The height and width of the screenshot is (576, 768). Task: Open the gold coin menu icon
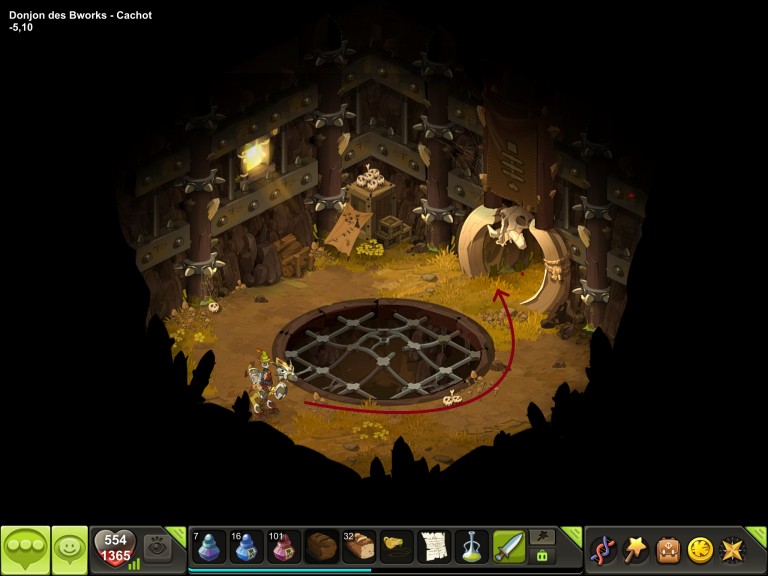700,549
